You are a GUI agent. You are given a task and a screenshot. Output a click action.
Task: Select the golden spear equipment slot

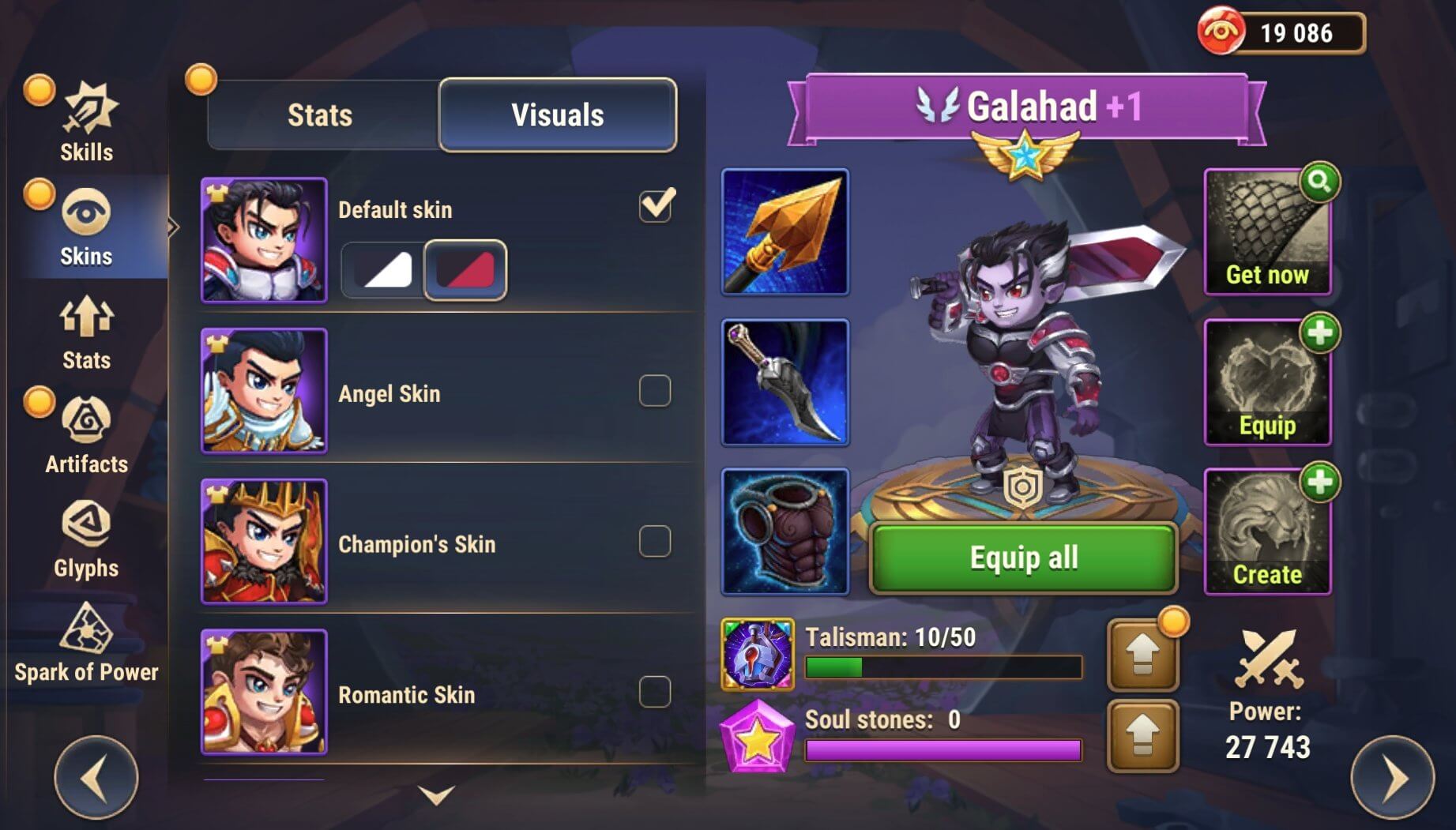point(784,232)
